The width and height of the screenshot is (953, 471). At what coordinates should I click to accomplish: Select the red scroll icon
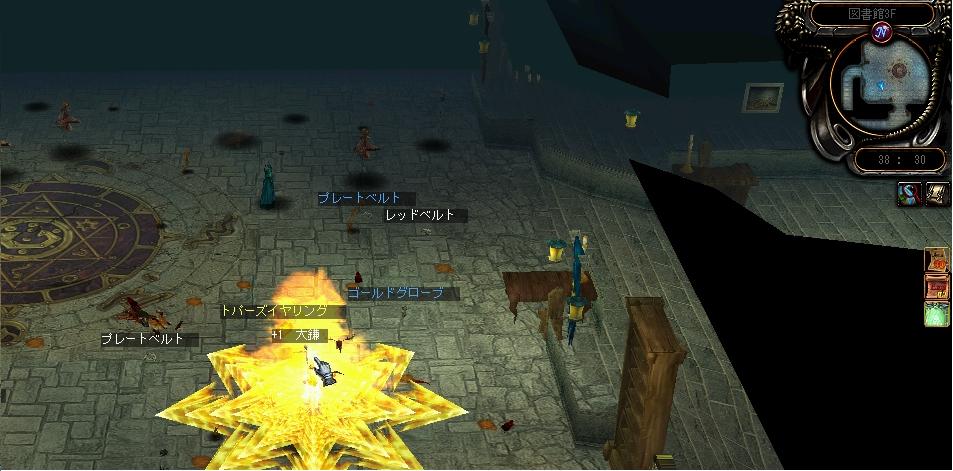point(938,287)
